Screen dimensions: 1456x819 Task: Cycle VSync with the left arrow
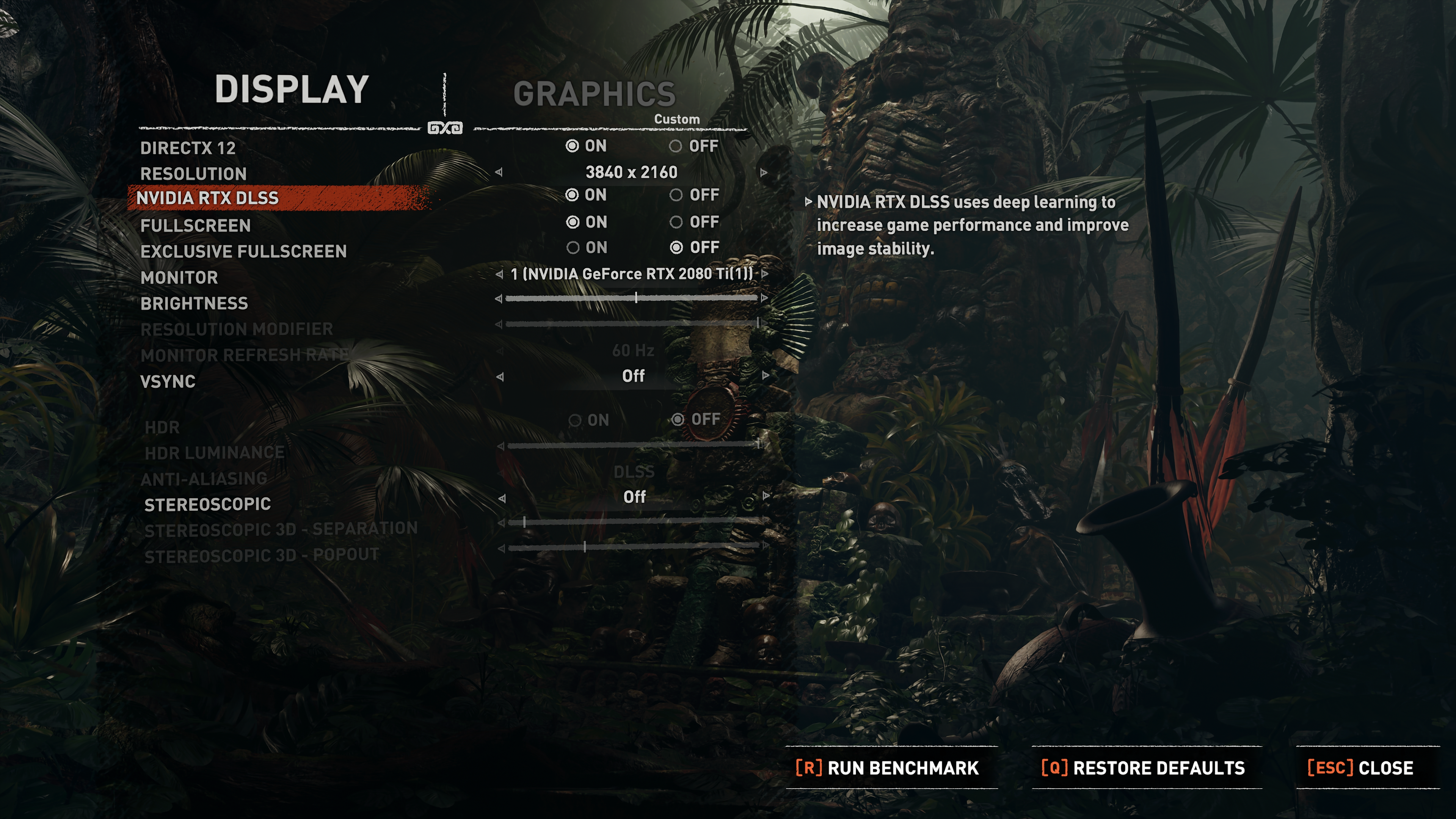pyautogui.click(x=500, y=377)
